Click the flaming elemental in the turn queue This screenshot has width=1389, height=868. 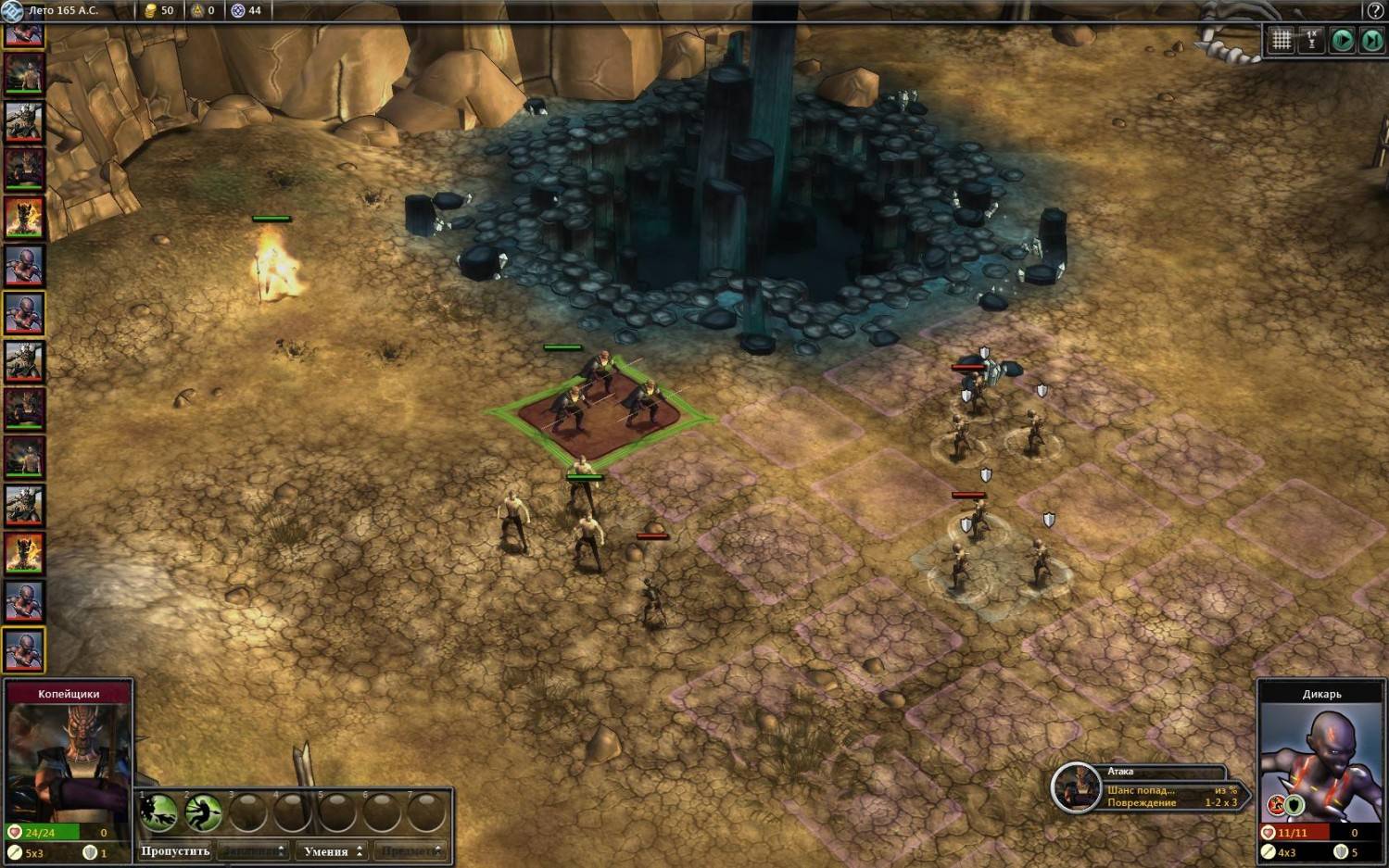tap(23, 218)
